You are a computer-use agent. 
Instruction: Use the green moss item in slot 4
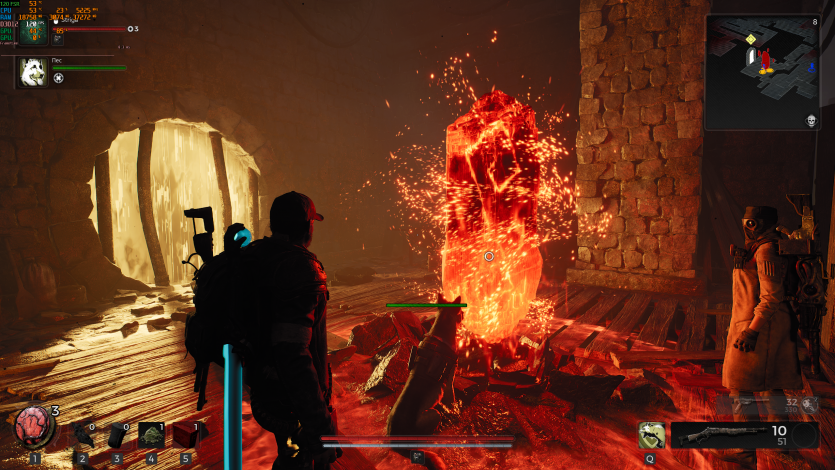[151, 435]
